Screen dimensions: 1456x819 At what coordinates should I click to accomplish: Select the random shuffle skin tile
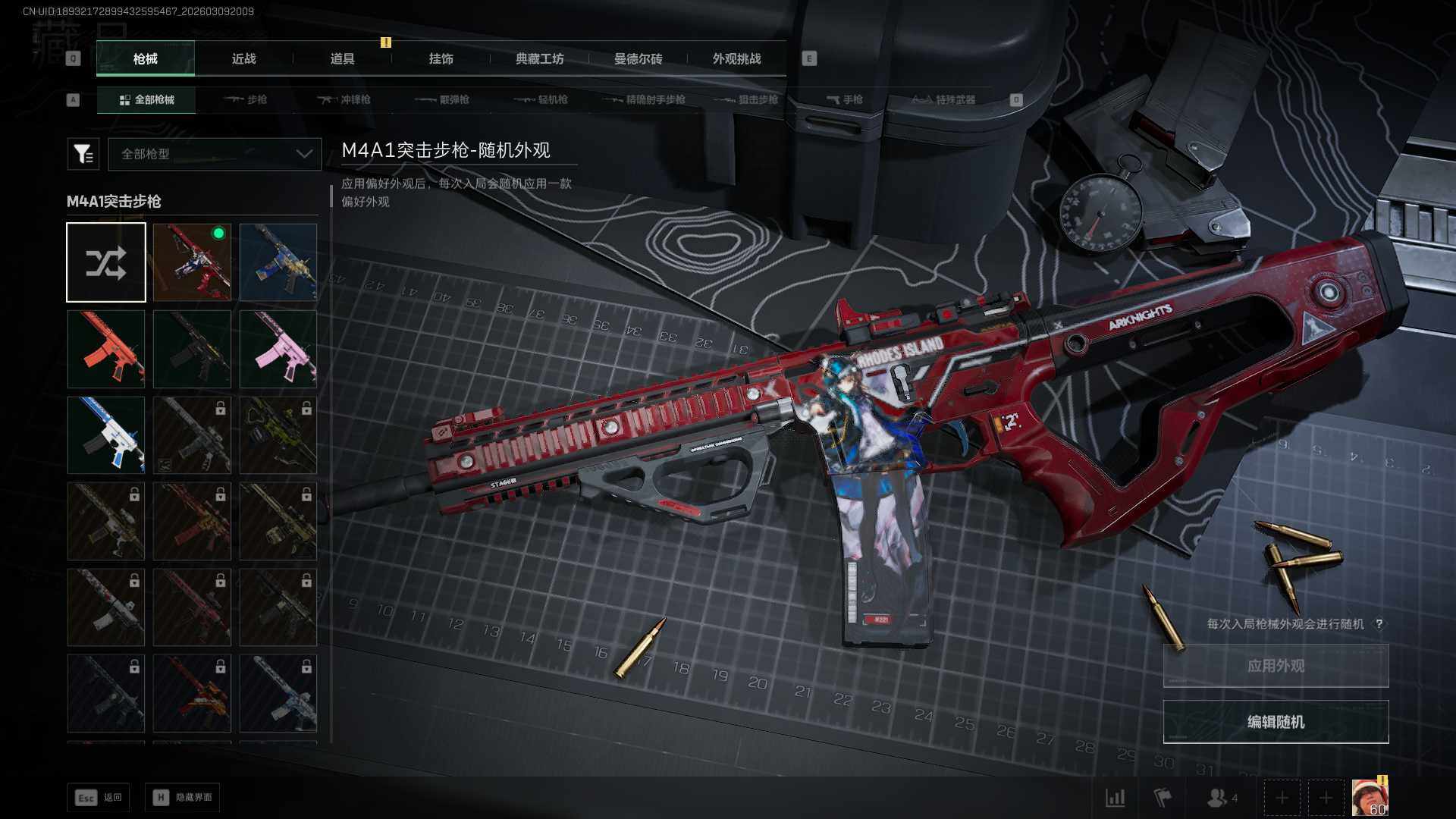tap(106, 262)
